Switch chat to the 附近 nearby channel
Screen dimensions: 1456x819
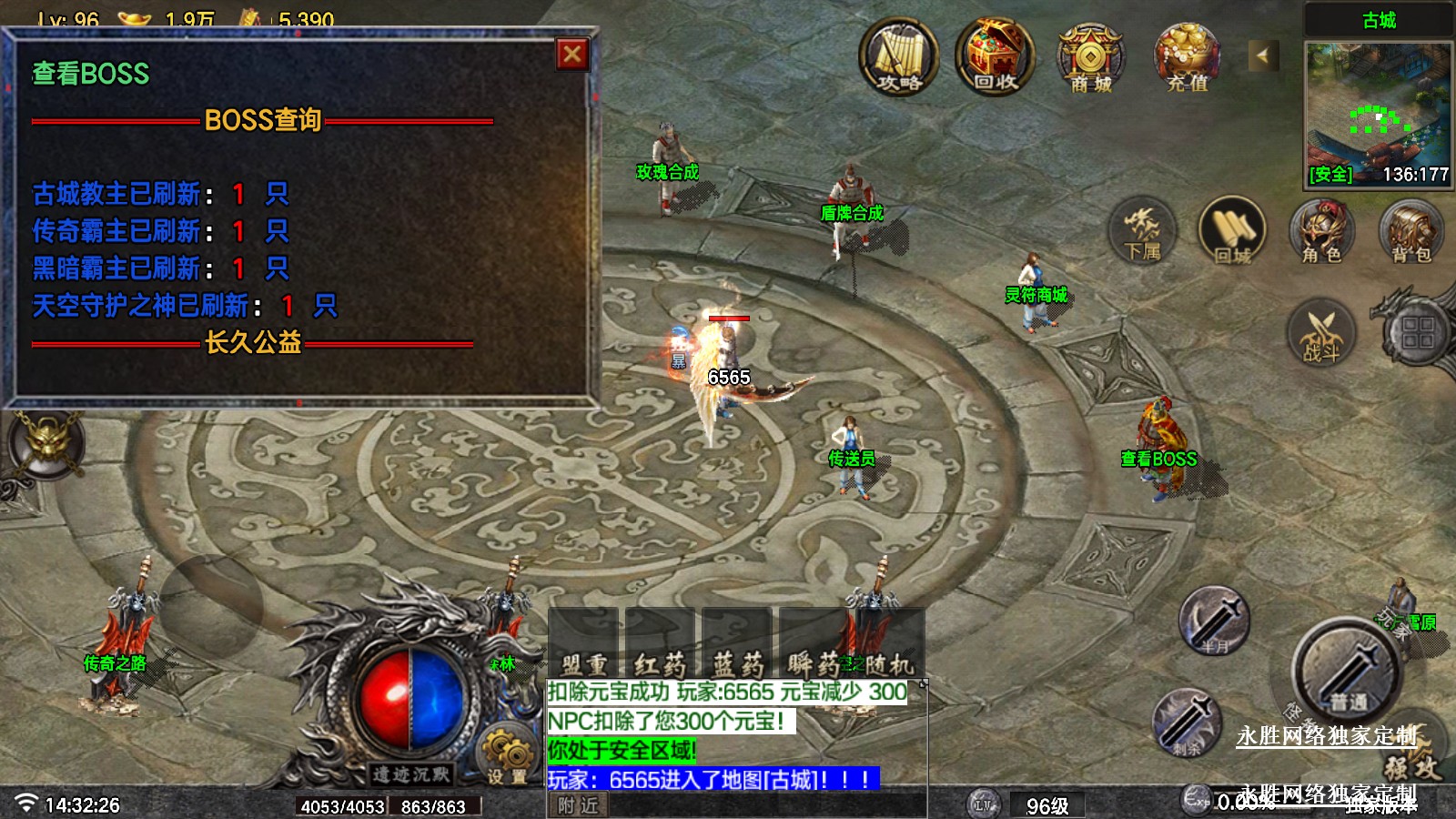[578, 805]
